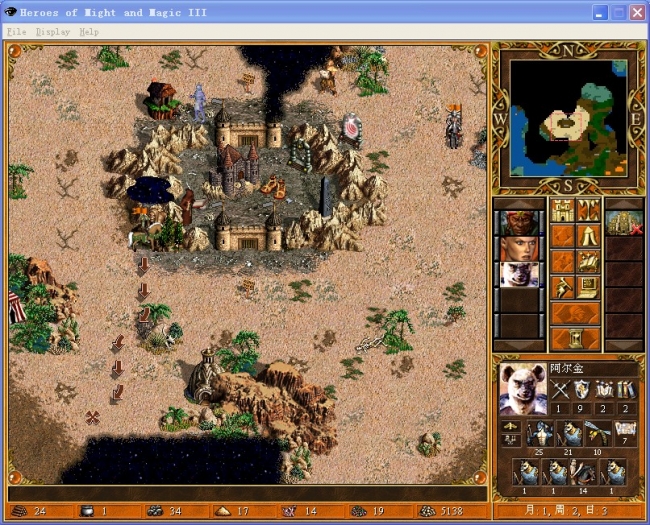The image size is (650, 525).
Task: Open the Display menu
Action: click(x=52, y=32)
